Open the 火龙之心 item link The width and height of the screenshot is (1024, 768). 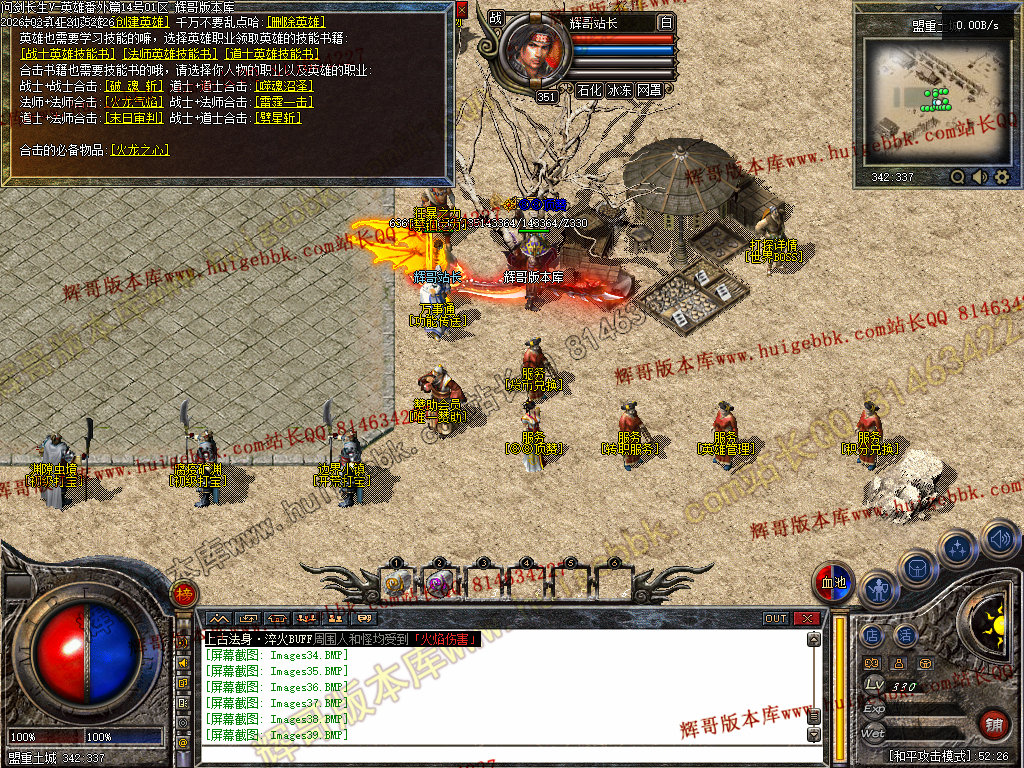click(138, 150)
